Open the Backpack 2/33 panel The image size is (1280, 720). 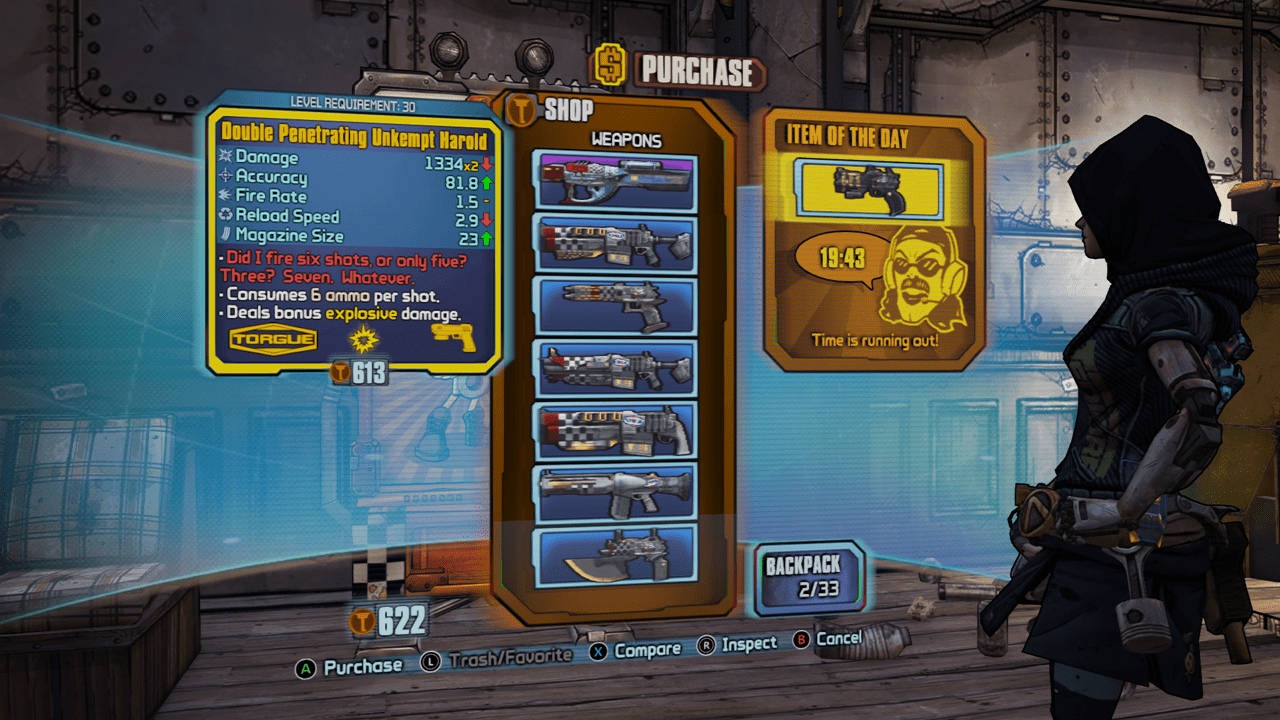tap(808, 575)
